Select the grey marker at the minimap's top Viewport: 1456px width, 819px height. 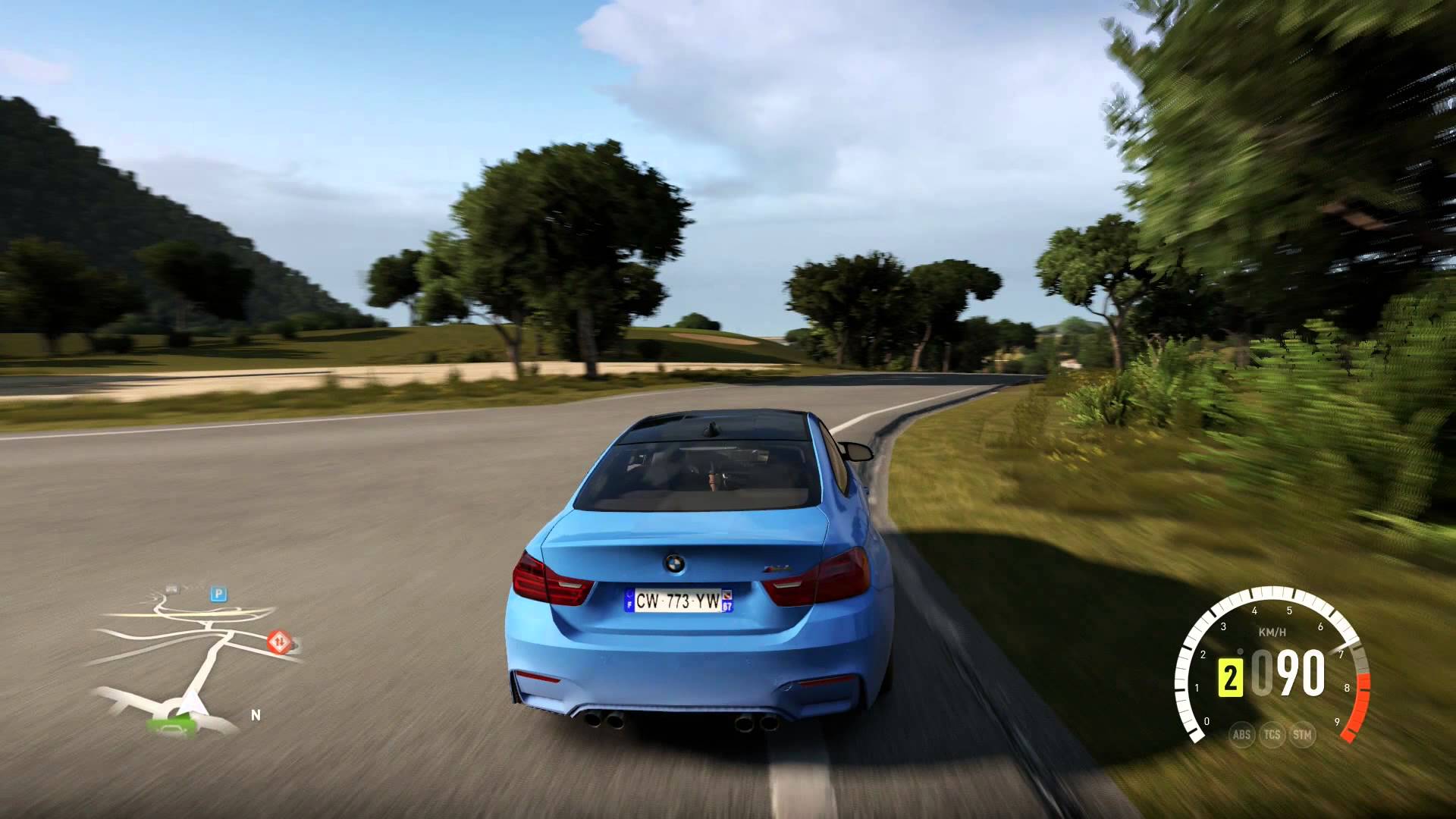click(x=172, y=588)
